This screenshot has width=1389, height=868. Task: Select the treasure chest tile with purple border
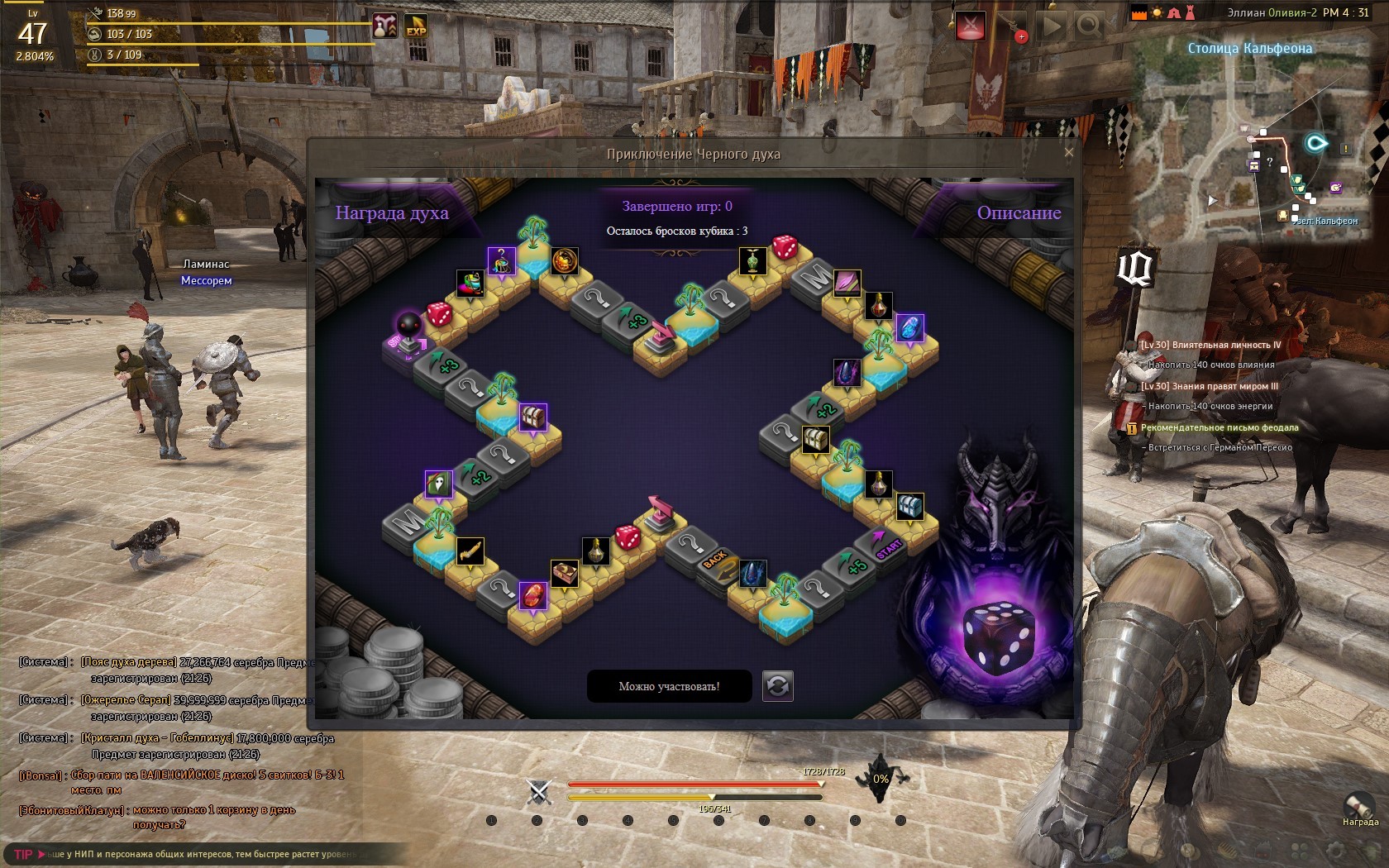point(533,417)
